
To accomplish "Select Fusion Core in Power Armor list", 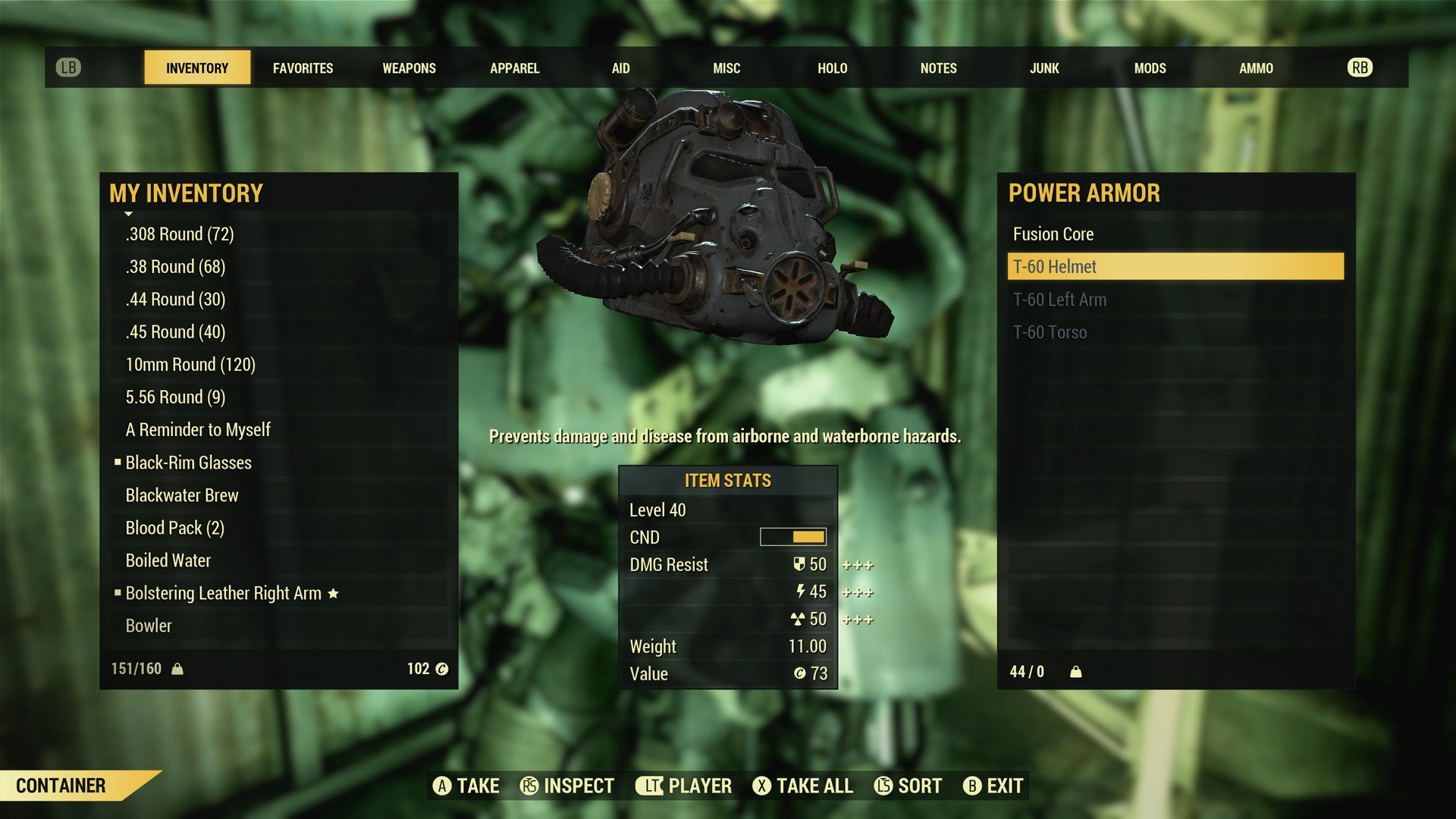I will click(1053, 234).
